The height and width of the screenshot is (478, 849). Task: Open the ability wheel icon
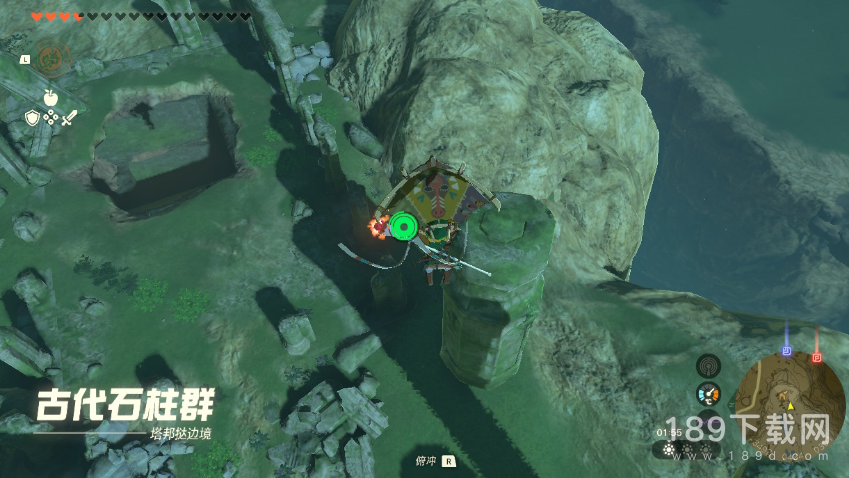[x=51, y=57]
